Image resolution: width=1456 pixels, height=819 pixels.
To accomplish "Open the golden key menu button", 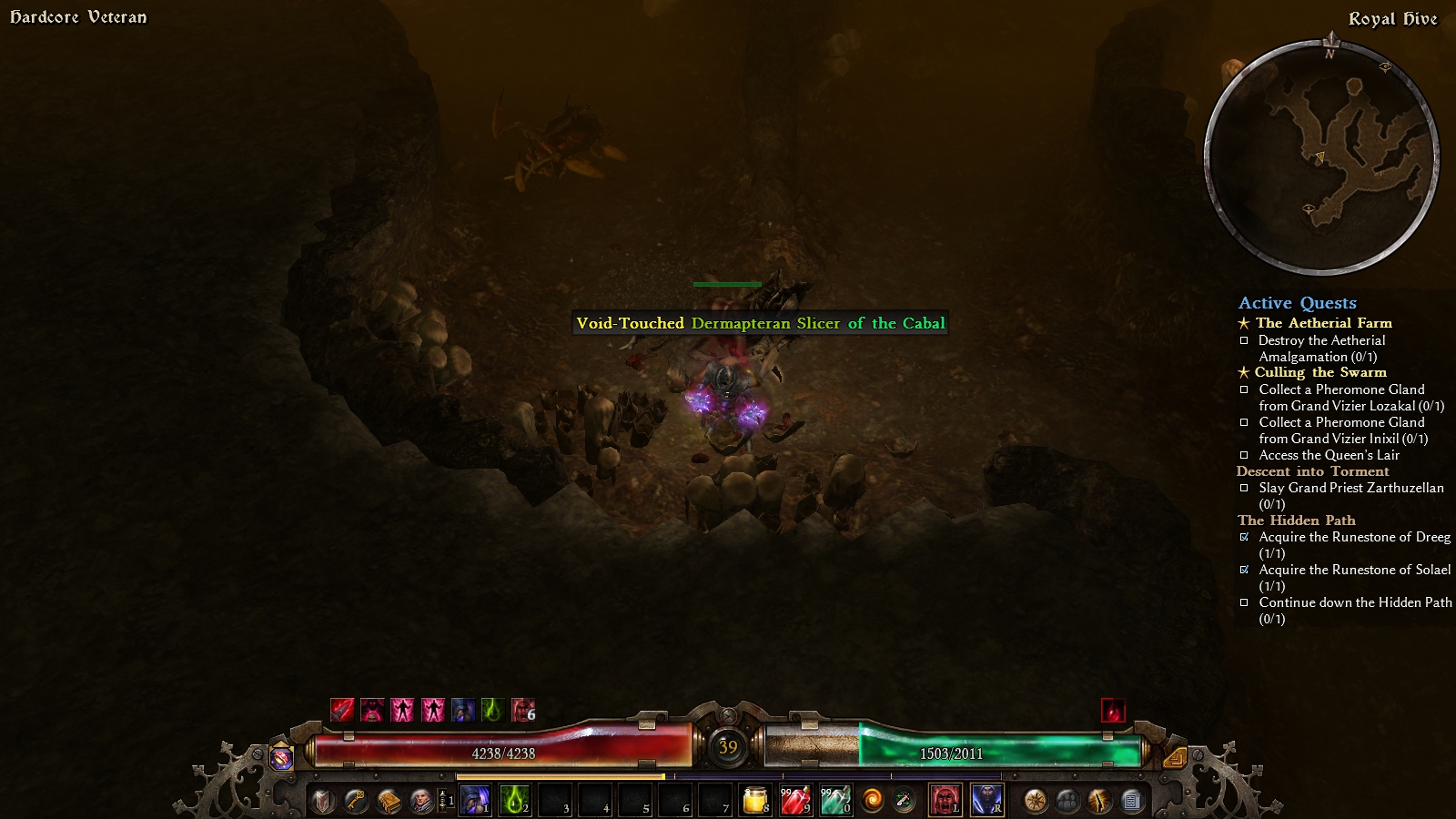I will (355, 801).
